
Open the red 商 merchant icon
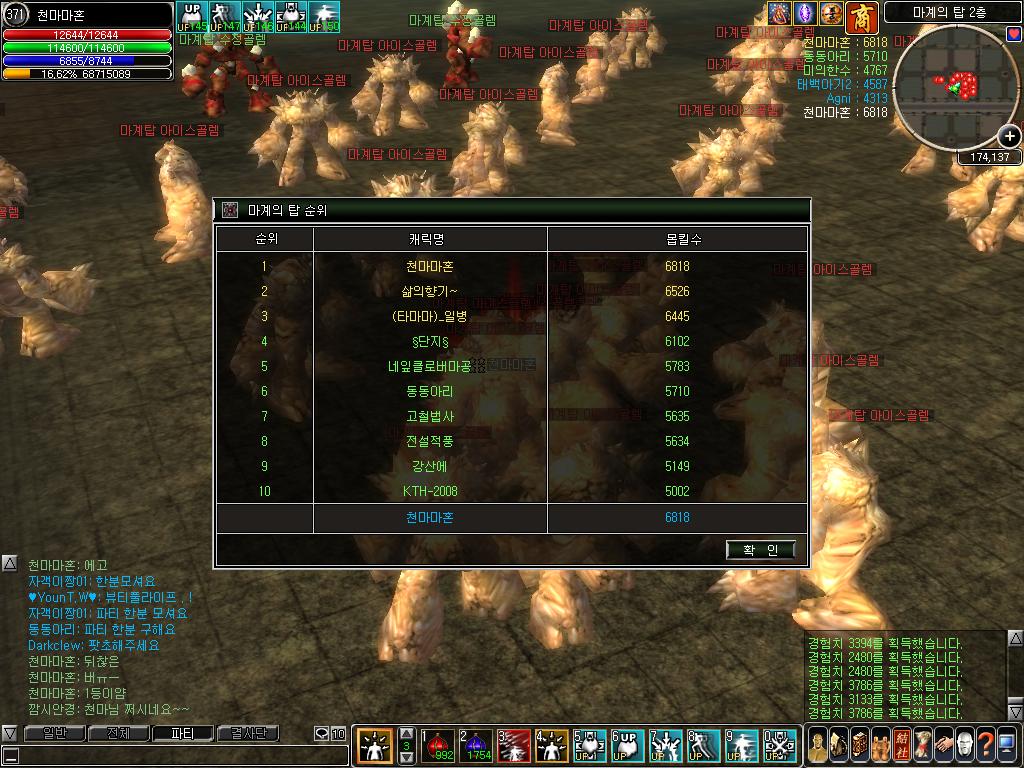pyautogui.click(x=862, y=17)
